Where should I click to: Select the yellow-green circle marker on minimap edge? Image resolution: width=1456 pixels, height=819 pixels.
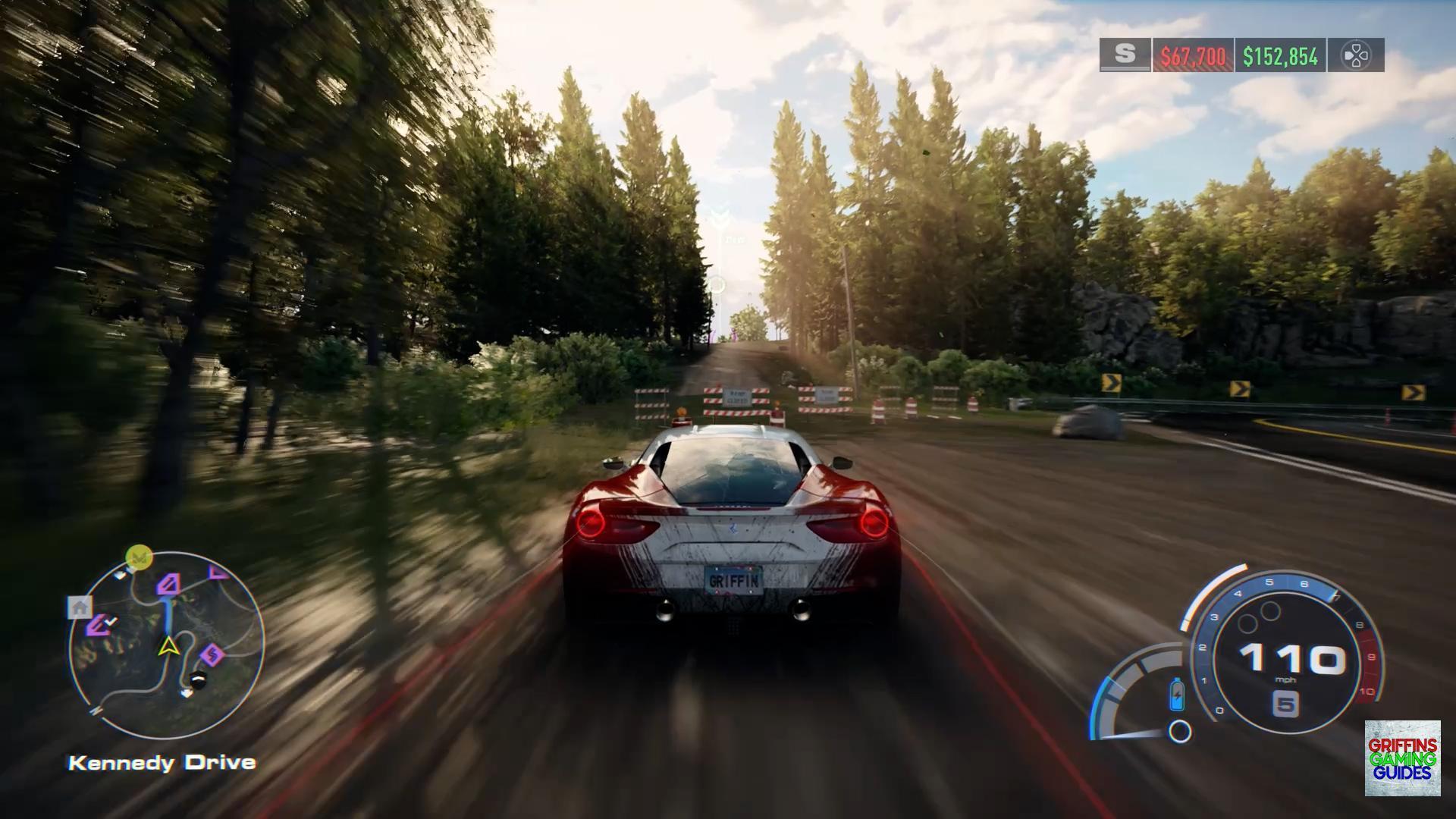tap(139, 557)
